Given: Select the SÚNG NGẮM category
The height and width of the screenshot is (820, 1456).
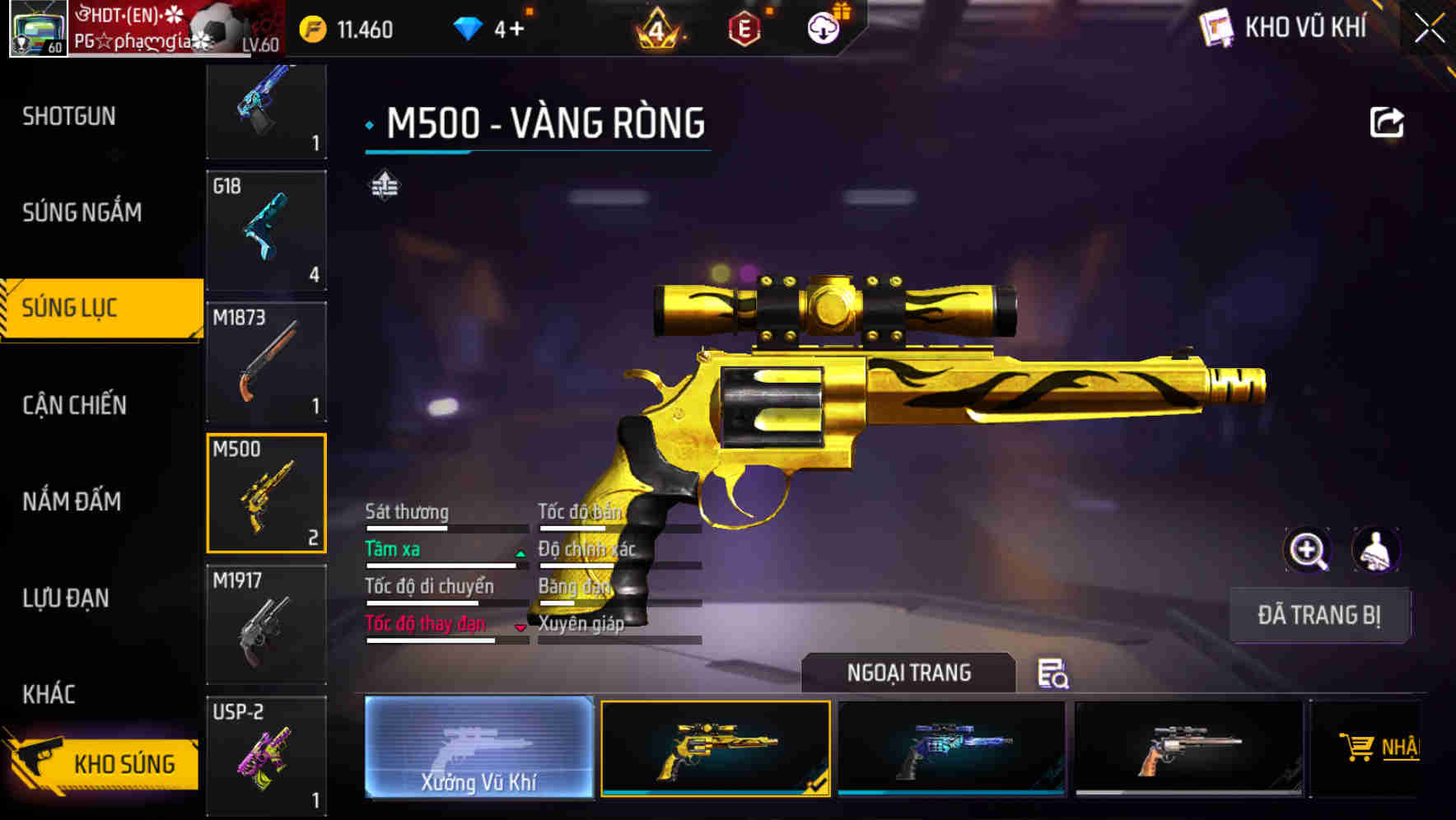Looking at the screenshot, I should (x=82, y=212).
